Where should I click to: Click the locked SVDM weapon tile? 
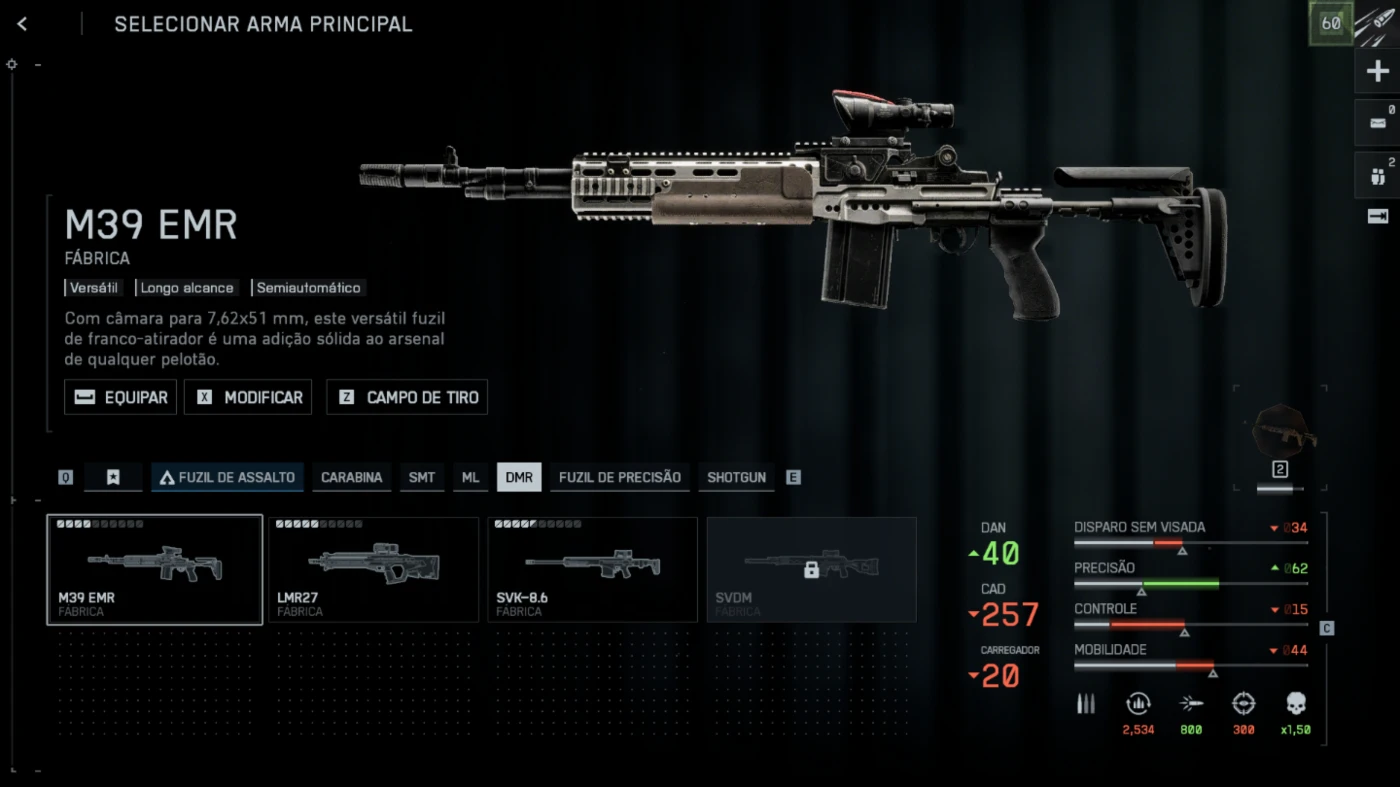(x=811, y=569)
